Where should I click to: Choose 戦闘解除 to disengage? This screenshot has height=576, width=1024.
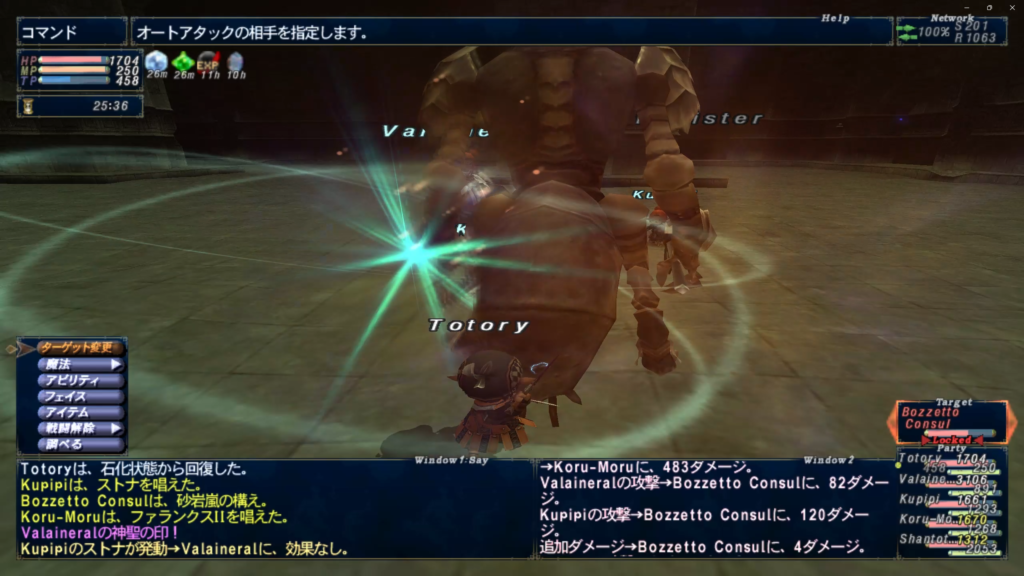click(80, 428)
